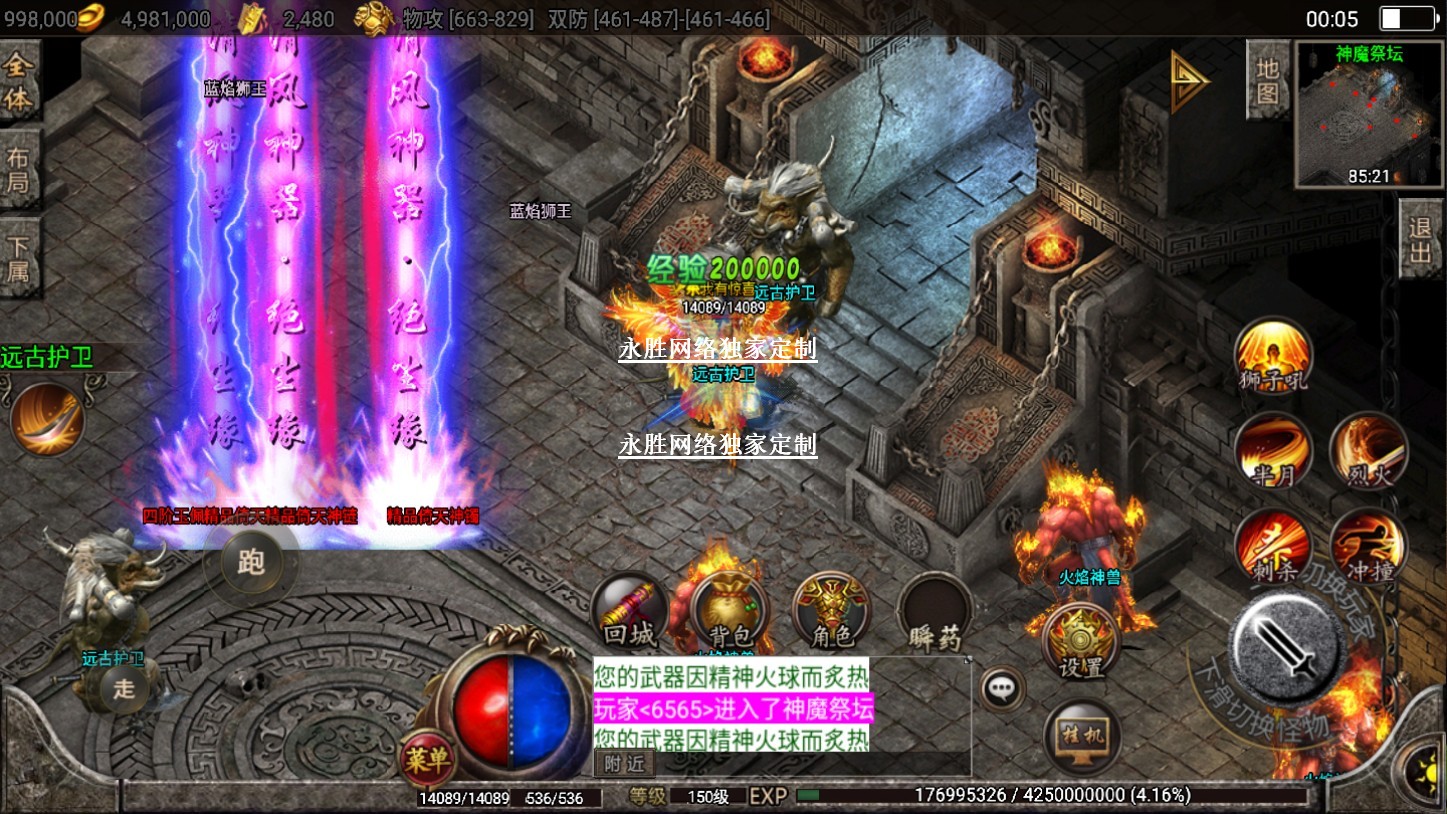Trigger the 刺杀 skill

point(1272,547)
